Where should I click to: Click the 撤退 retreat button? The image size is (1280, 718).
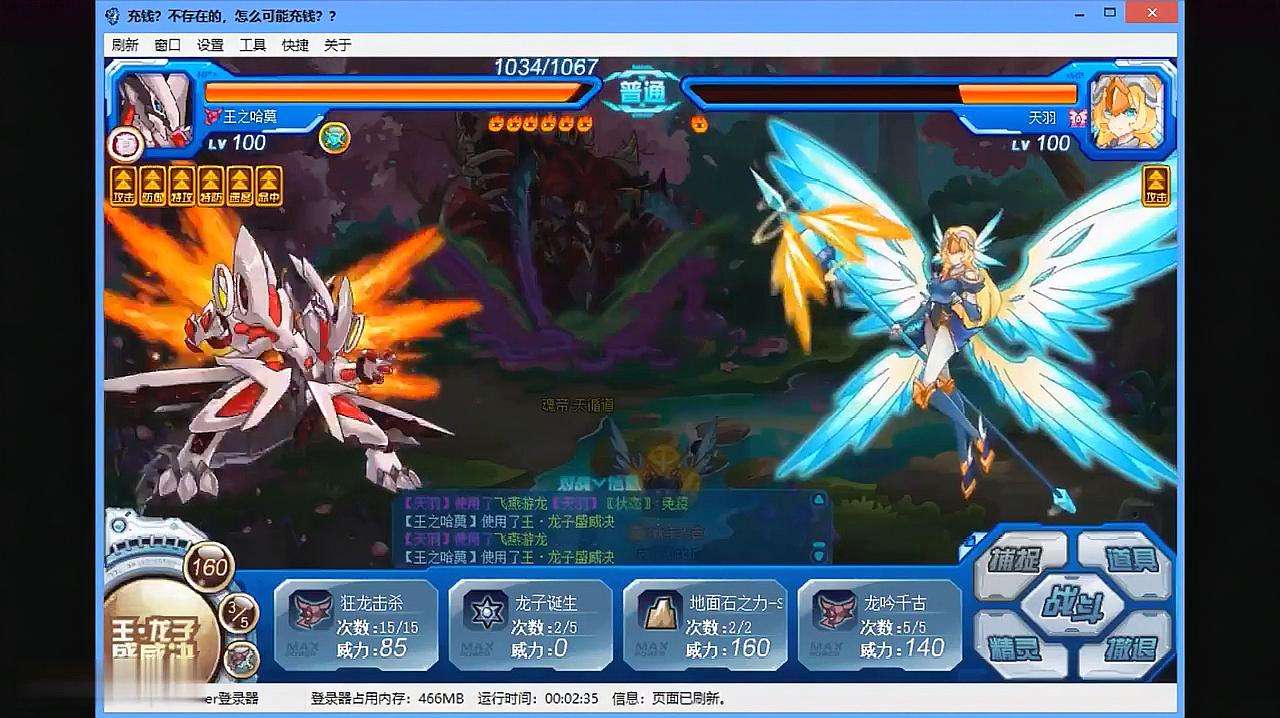[x=1131, y=649]
